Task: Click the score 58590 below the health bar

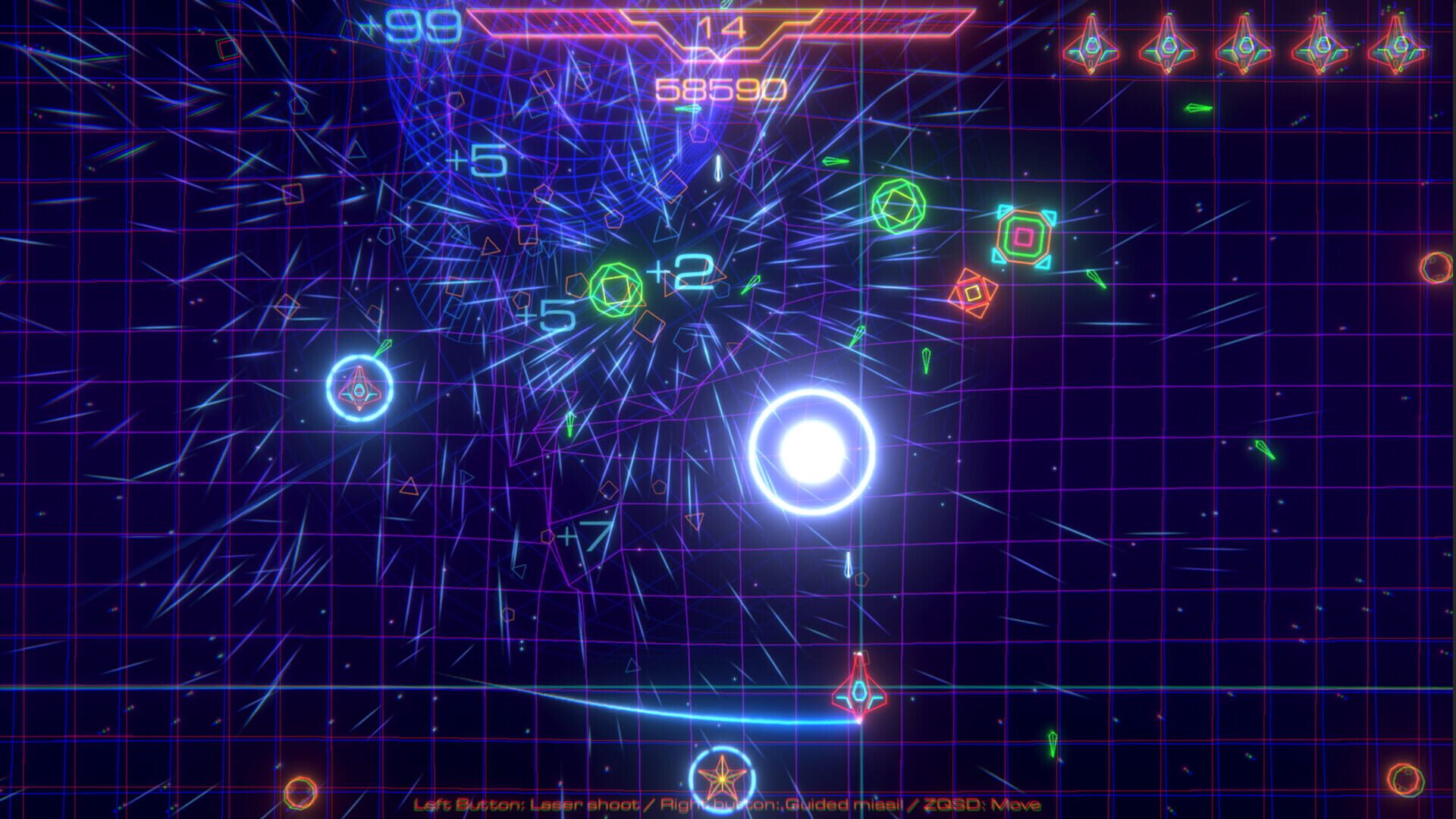Action: point(717,89)
